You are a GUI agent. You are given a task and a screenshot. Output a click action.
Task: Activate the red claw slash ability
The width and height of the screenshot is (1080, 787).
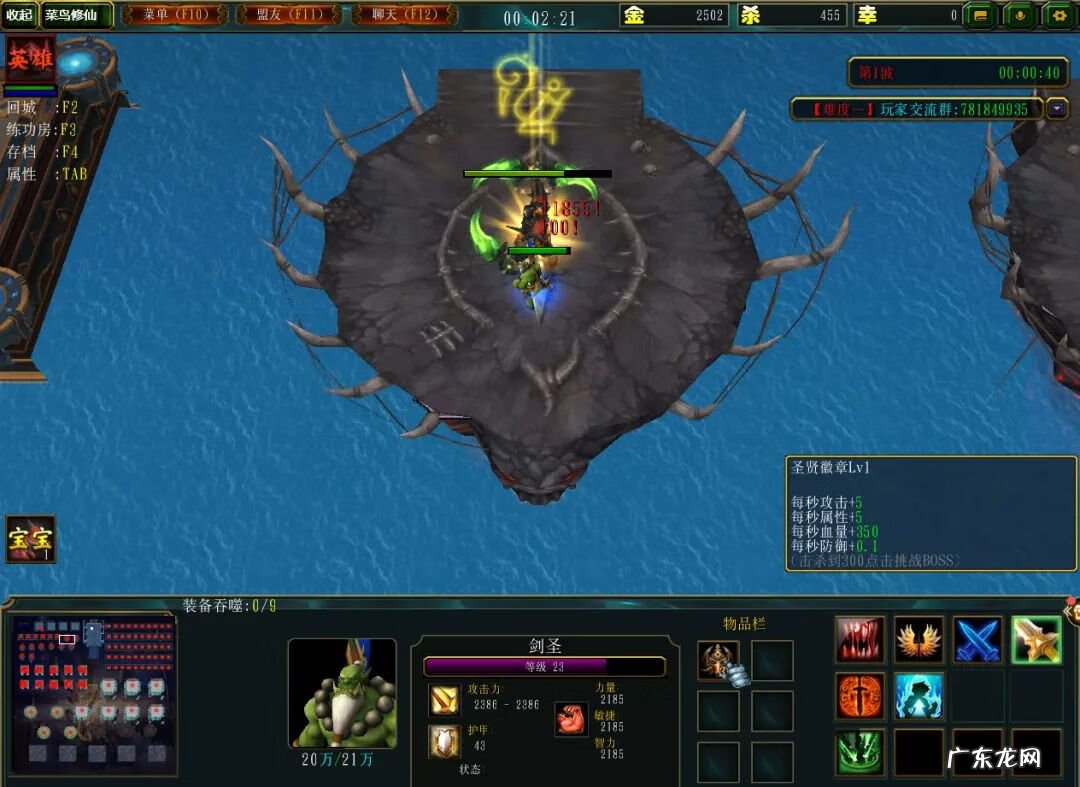[x=860, y=640]
